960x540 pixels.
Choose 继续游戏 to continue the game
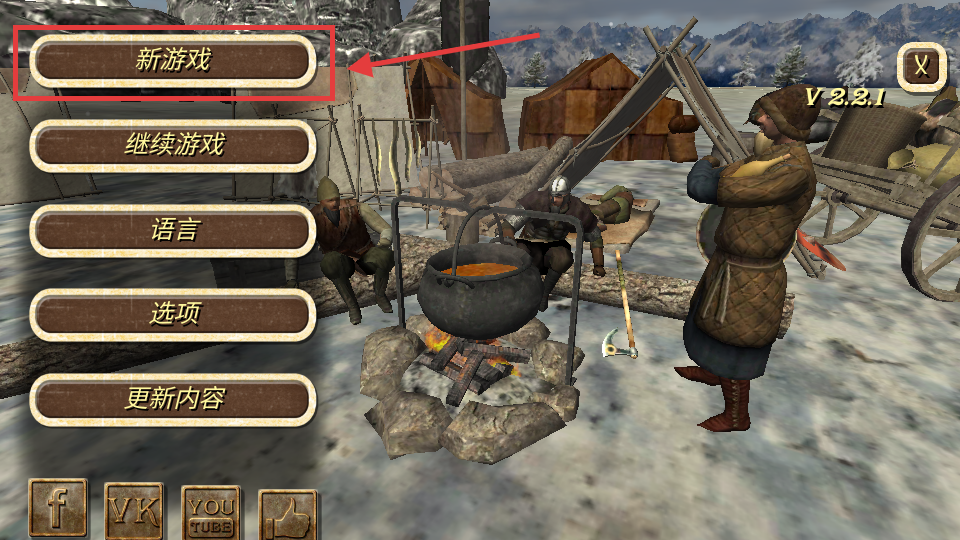click(173, 146)
